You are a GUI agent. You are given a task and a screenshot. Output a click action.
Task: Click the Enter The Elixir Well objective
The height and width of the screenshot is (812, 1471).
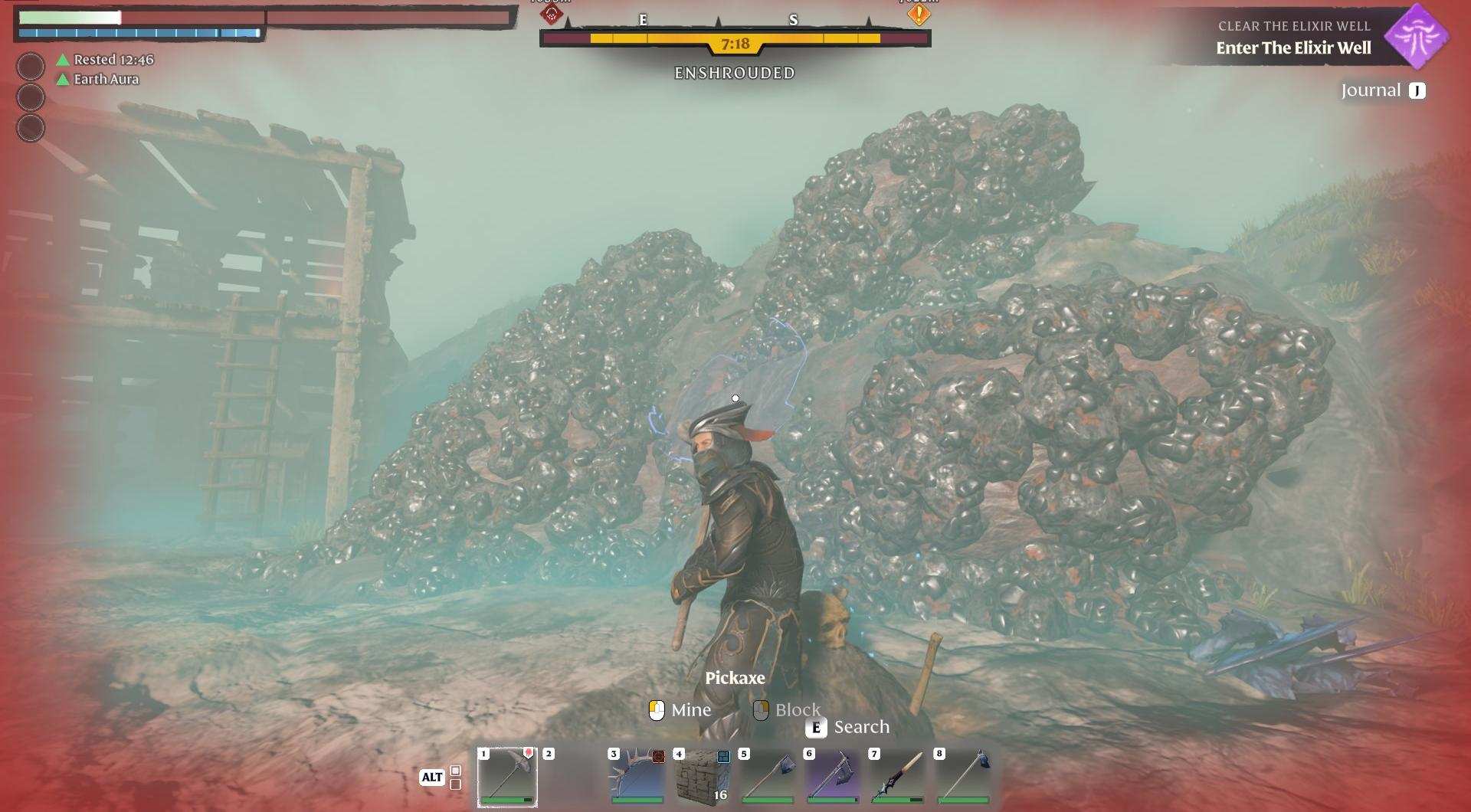(x=1293, y=48)
